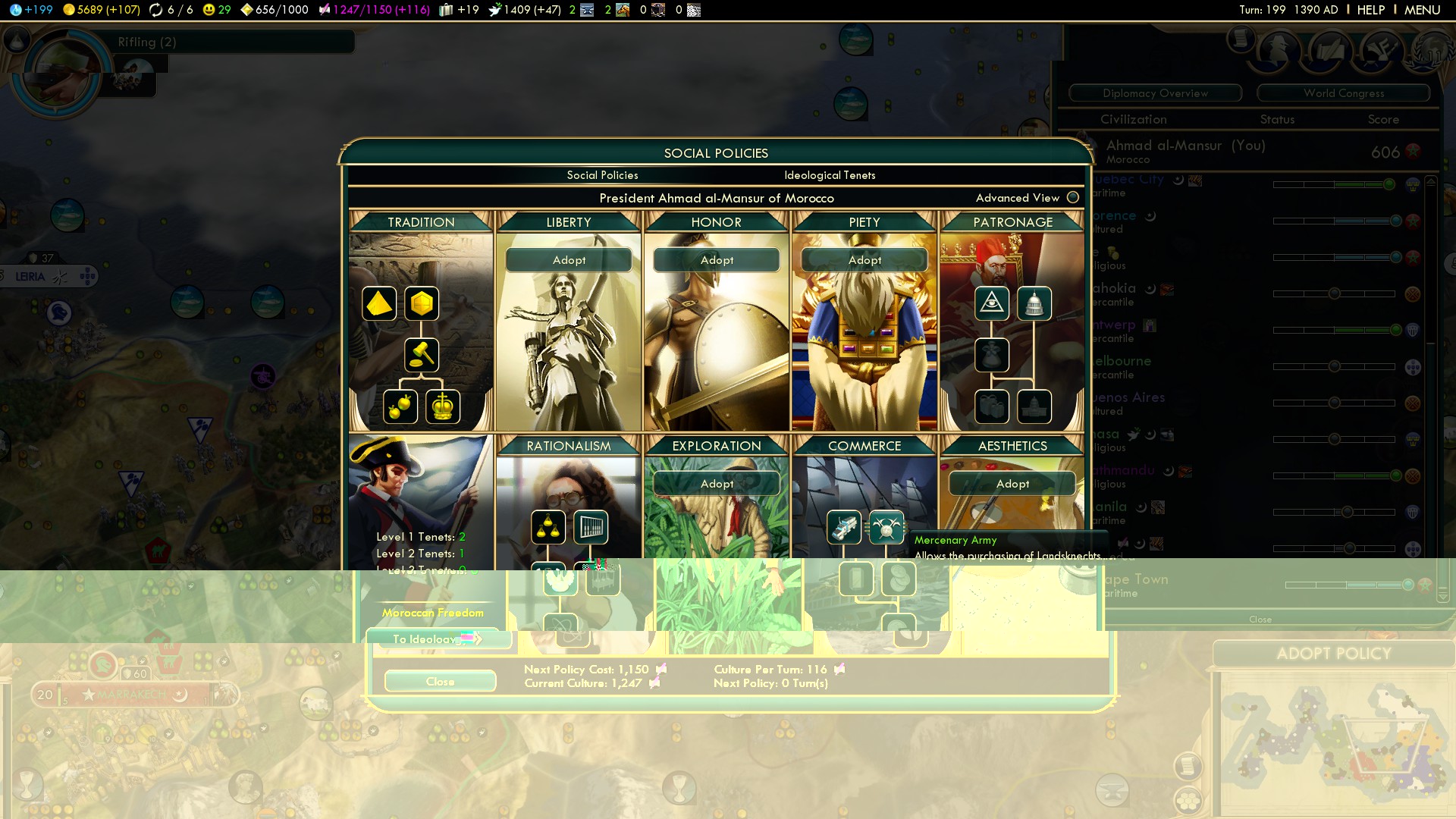The image size is (1456, 819).
Task: Toggle the Advanced View option
Action: (1072, 198)
